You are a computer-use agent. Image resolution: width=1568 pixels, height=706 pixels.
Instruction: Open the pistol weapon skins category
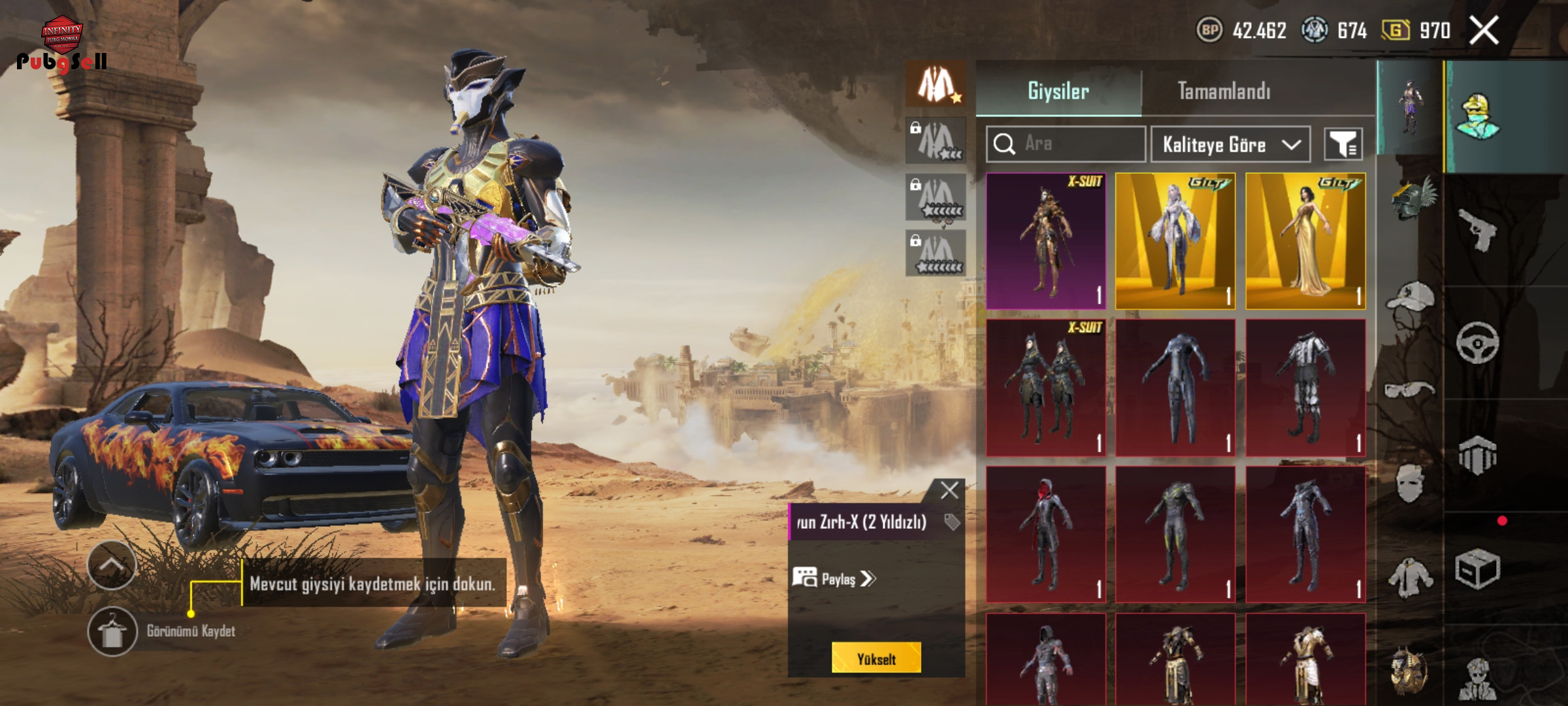click(x=1477, y=229)
